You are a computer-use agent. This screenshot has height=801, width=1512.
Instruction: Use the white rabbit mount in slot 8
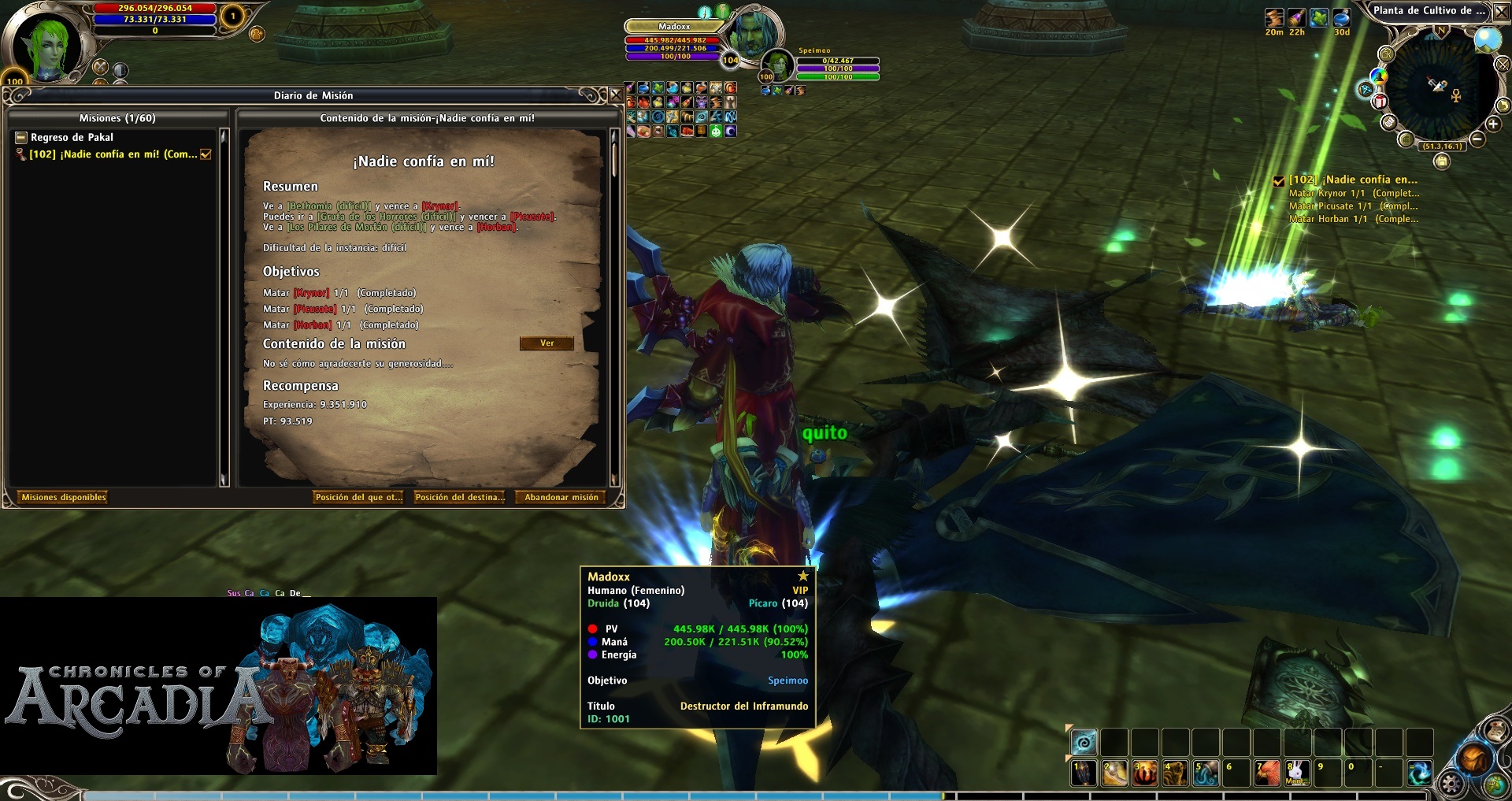point(1296,773)
